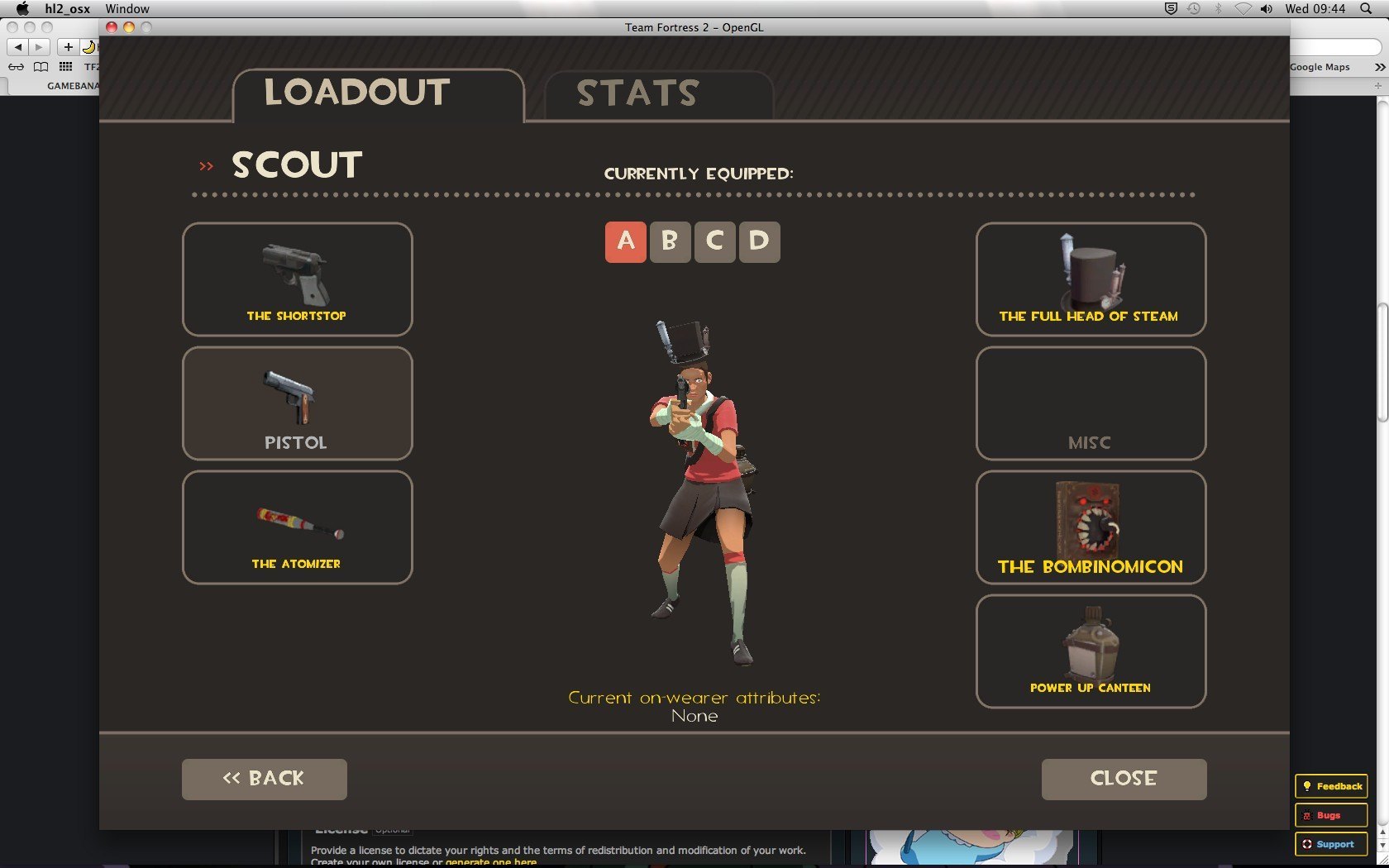Activate loadout preset C
Screen dimensions: 1389x868
click(714, 242)
